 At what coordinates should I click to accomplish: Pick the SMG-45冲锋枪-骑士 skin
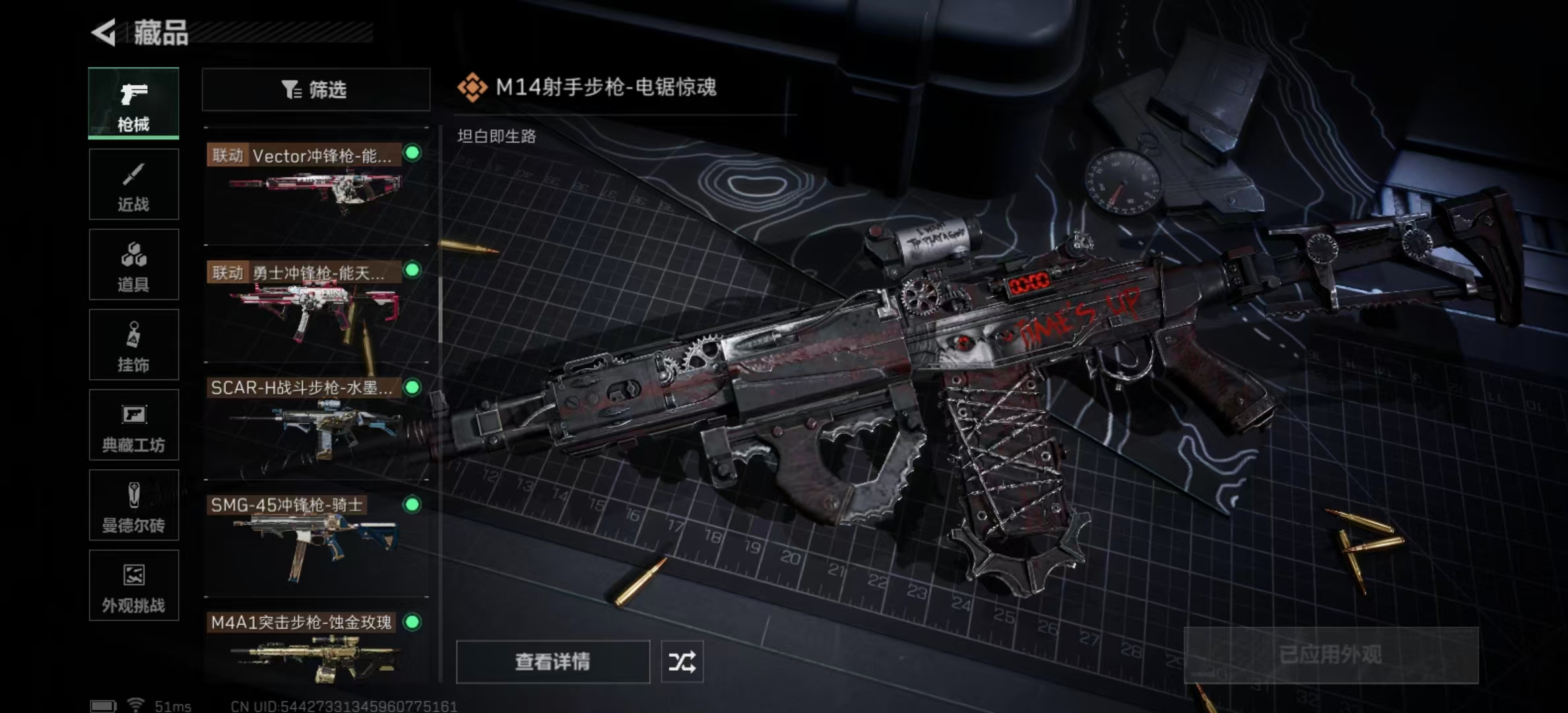pyautogui.click(x=315, y=539)
